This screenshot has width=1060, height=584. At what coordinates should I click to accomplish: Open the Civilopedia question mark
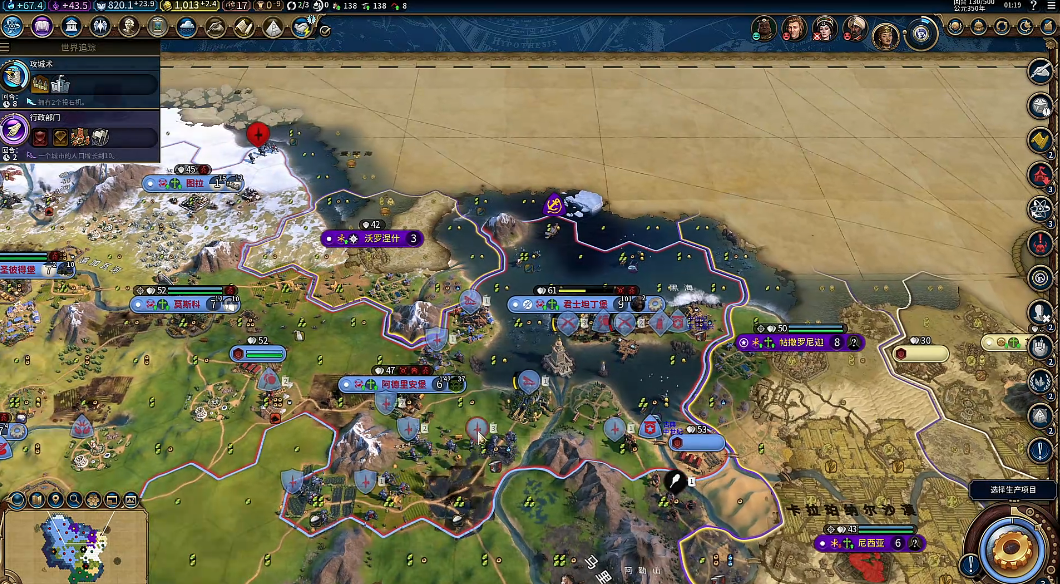pos(1031,5)
